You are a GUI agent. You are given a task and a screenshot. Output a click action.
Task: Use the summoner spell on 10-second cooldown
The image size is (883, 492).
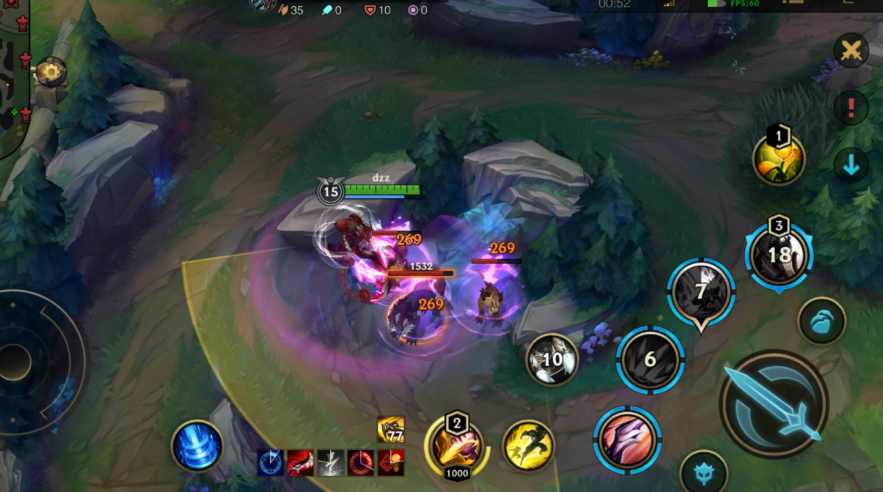(552, 360)
